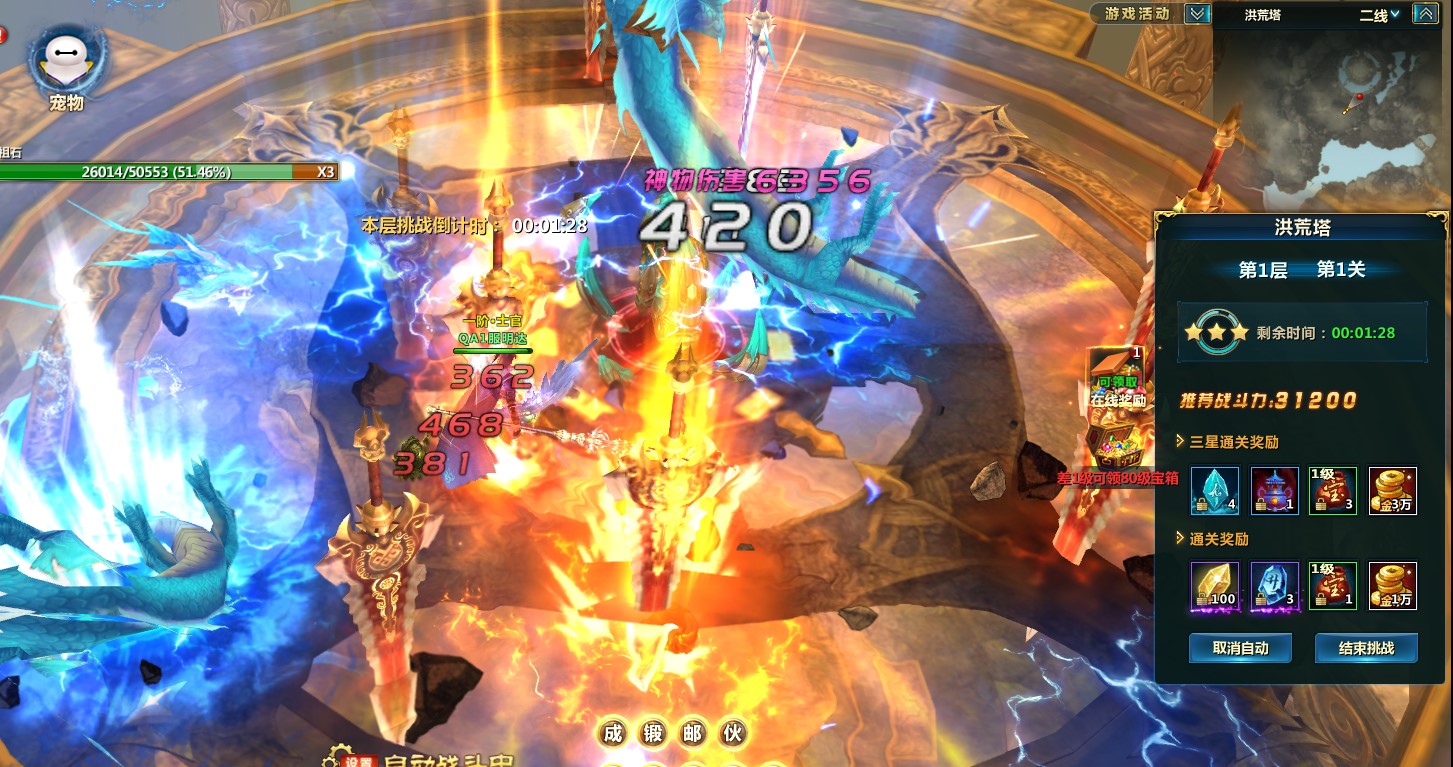Image resolution: width=1453 pixels, height=767 pixels.
Task: Inspect the blue rune stone clear reward
Action: coord(1275,586)
